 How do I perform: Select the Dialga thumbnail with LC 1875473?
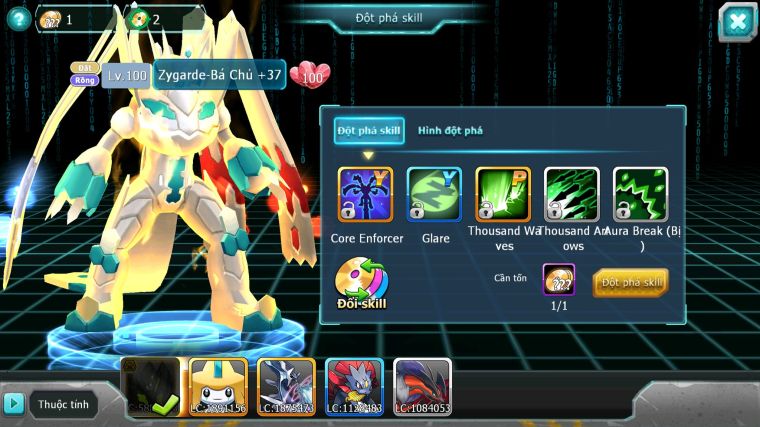tap(286, 387)
